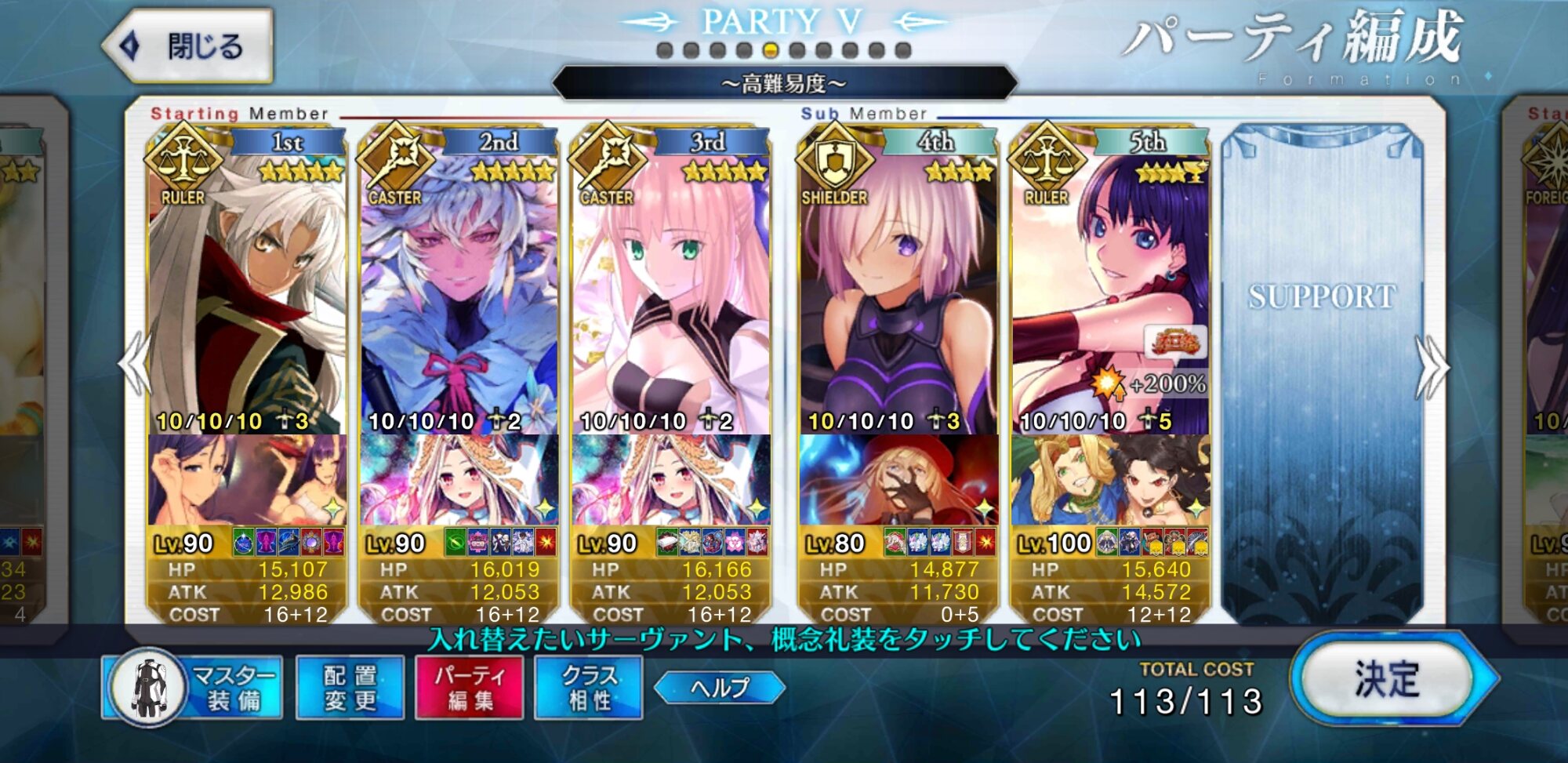
Task: Change the 5th slot's craft essence
Action: [1109, 480]
